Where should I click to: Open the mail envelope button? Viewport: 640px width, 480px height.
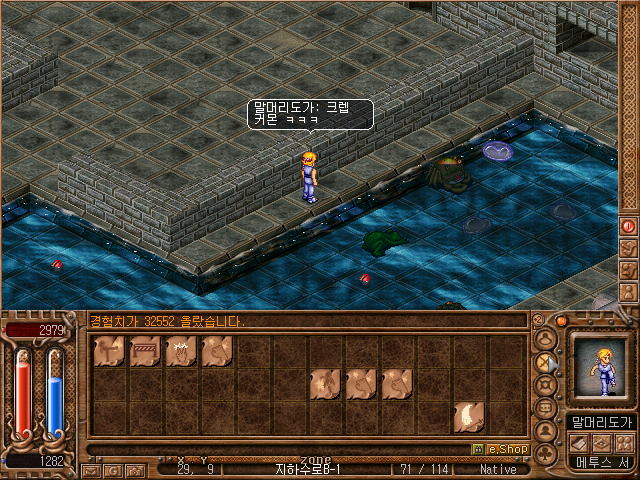91,469
